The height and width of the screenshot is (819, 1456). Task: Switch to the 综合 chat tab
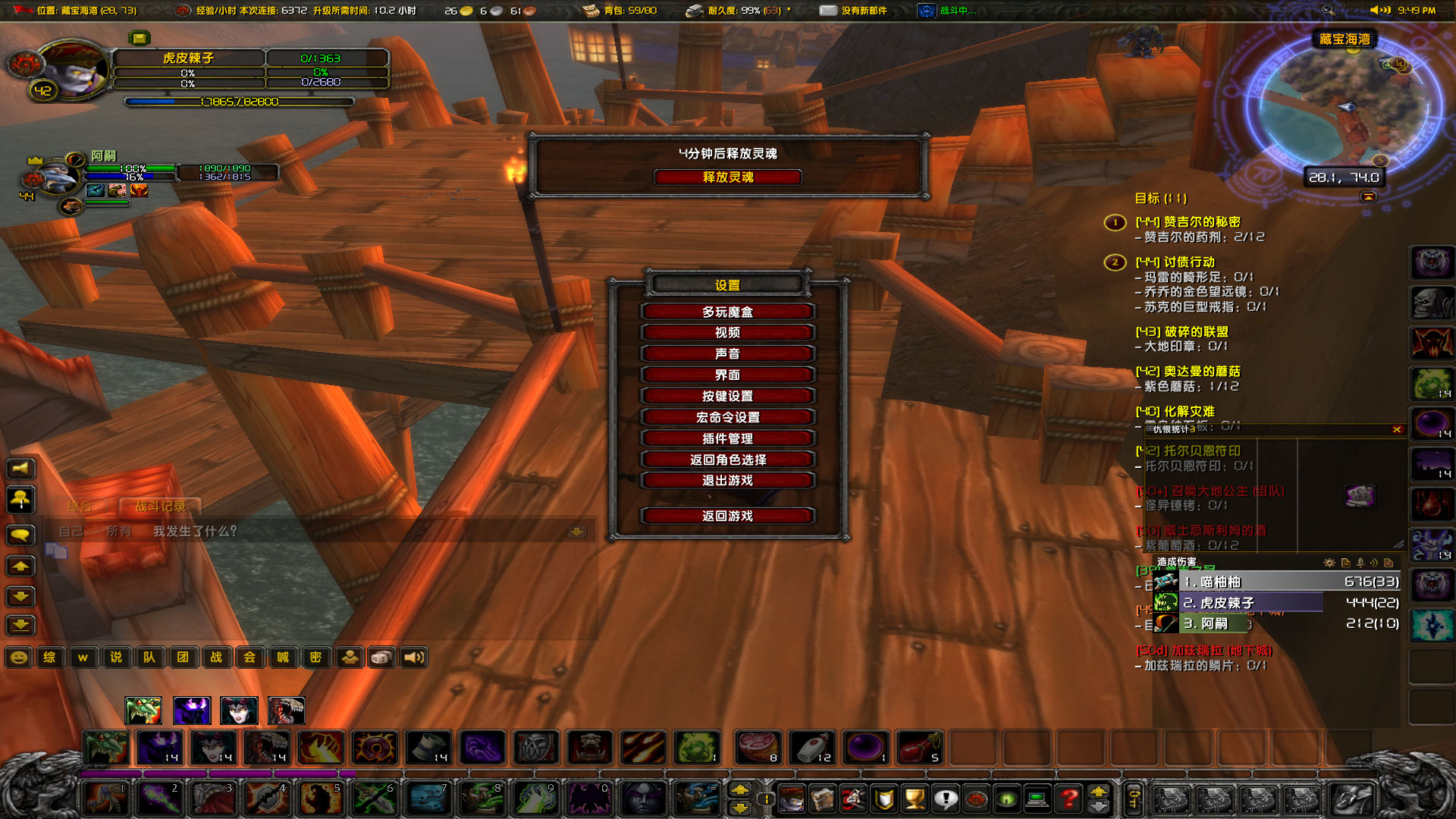(x=78, y=507)
